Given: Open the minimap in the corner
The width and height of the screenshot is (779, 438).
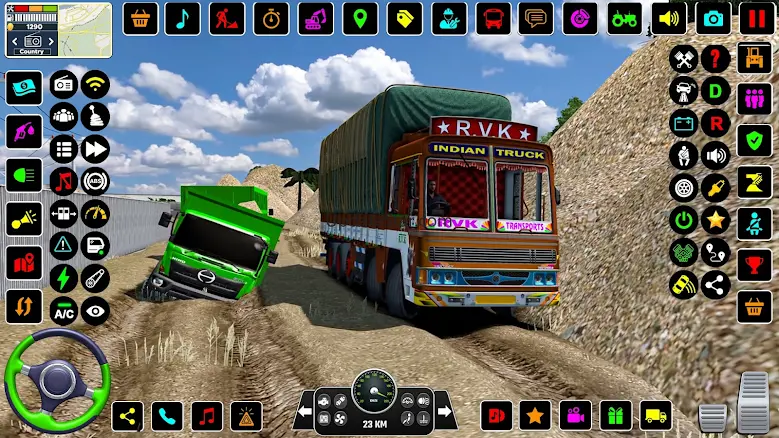Looking at the screenshot, I should click(x=58, y=30).
